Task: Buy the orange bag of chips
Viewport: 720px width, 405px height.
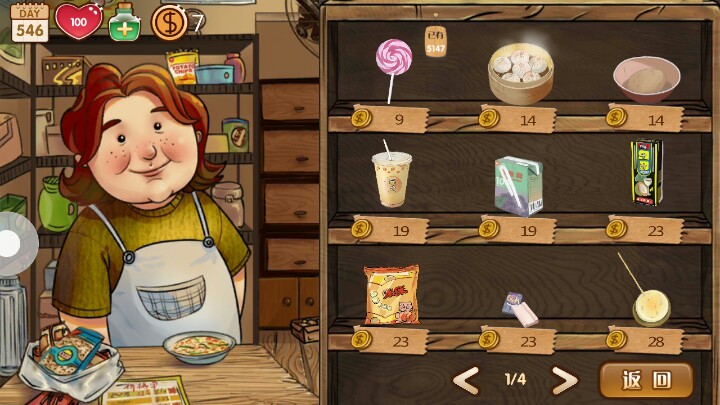Action: (x=391, y=294)
